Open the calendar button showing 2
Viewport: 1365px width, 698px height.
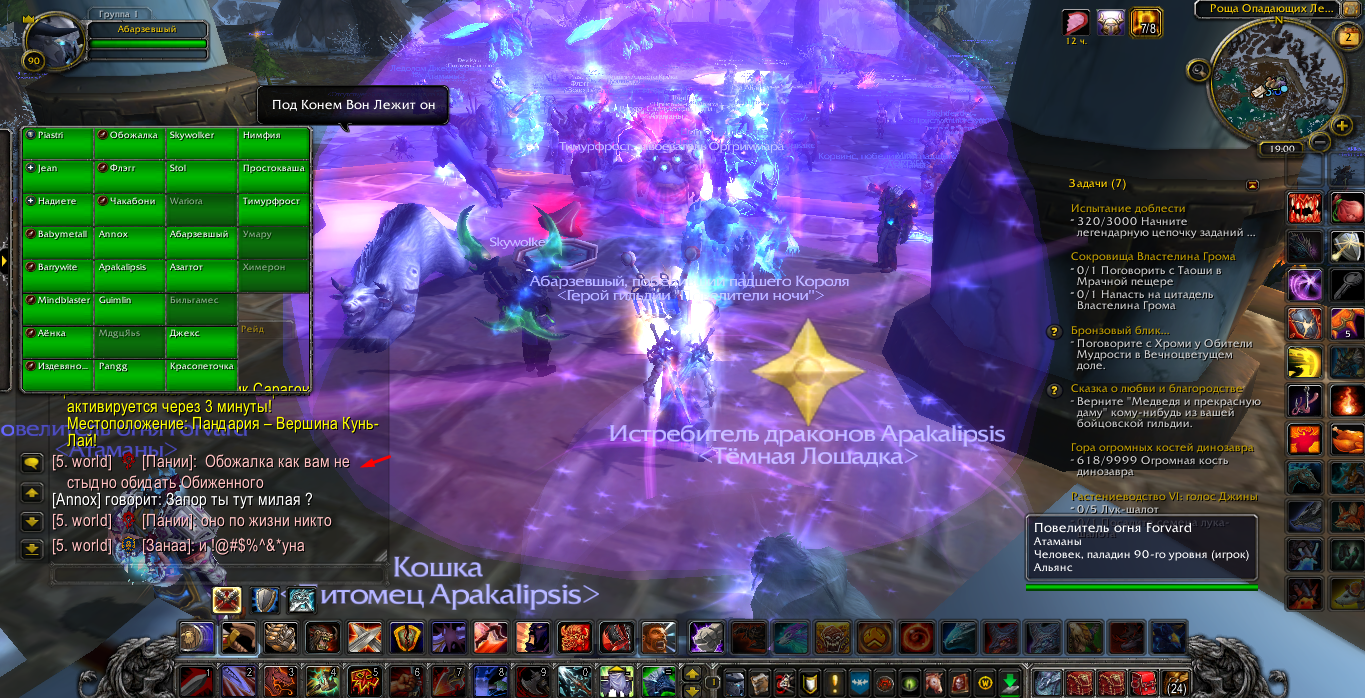pyautogui.click(x=1346, y=37)
